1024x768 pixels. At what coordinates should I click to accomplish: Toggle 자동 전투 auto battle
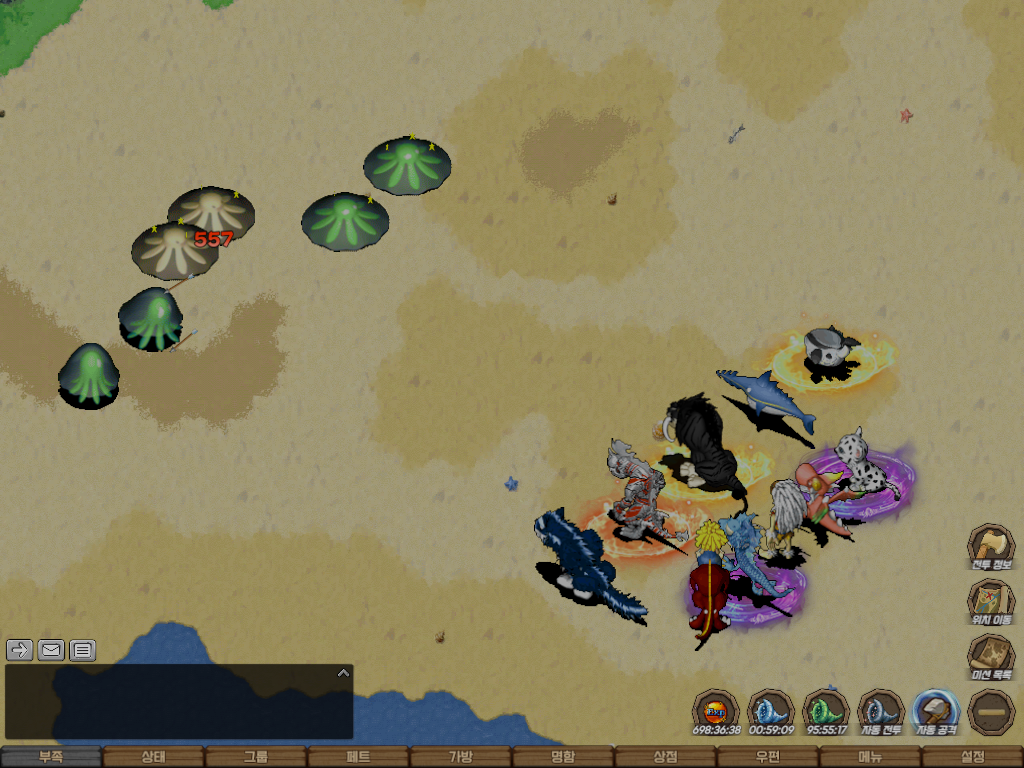point(881,712)
